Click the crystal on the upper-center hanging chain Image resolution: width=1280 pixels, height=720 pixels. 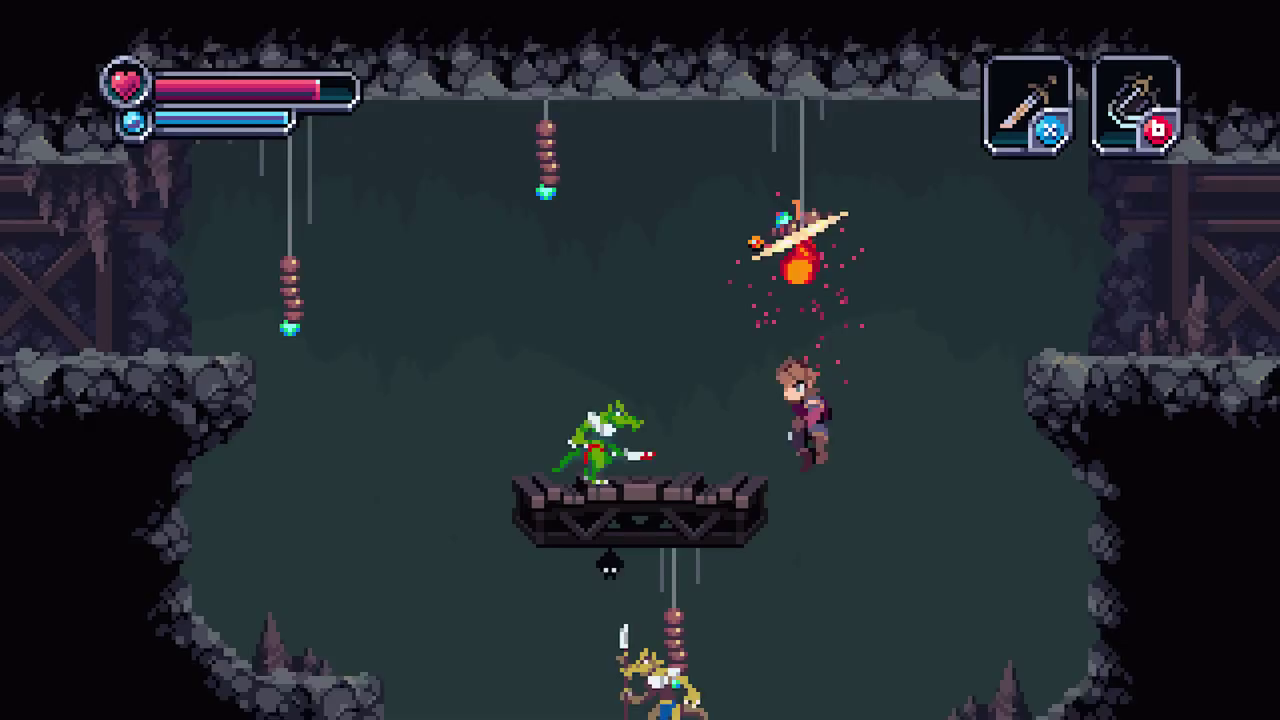click(545, 192)
